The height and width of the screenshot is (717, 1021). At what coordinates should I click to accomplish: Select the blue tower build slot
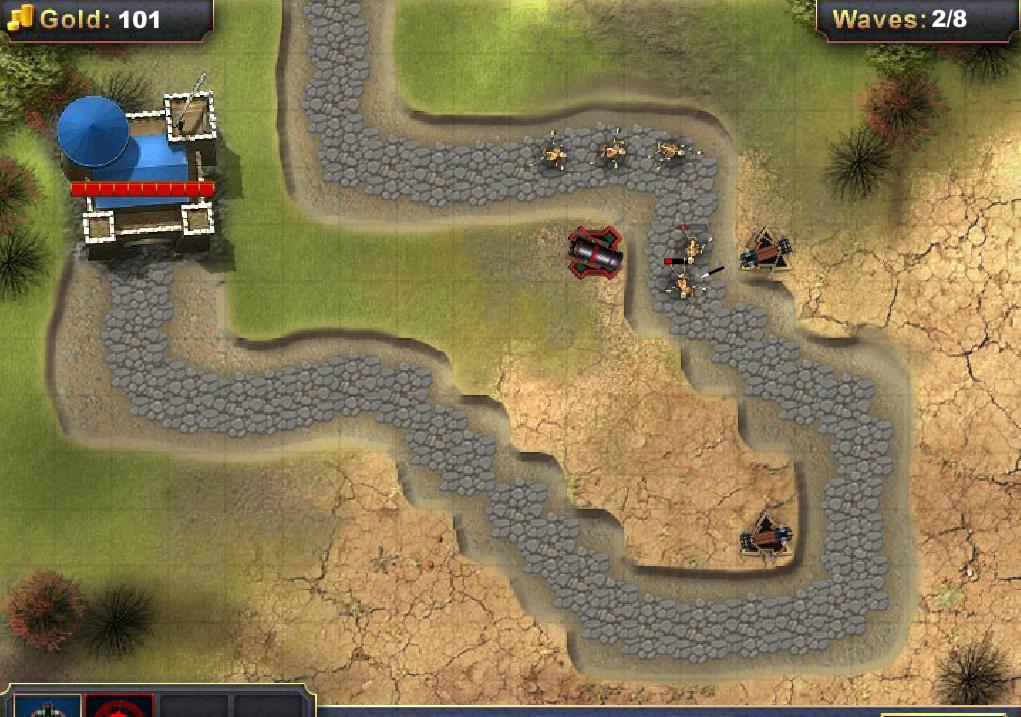[47, 706]
